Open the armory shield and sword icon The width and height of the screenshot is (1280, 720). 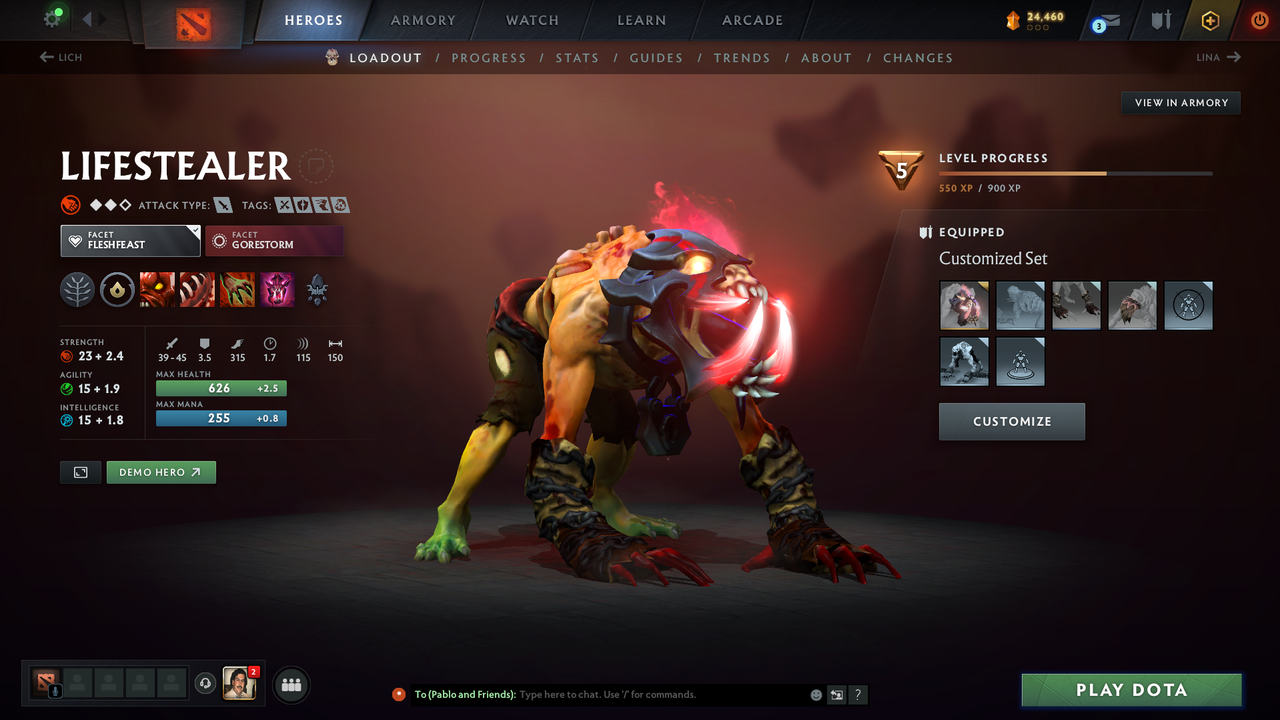[1160, 20]
